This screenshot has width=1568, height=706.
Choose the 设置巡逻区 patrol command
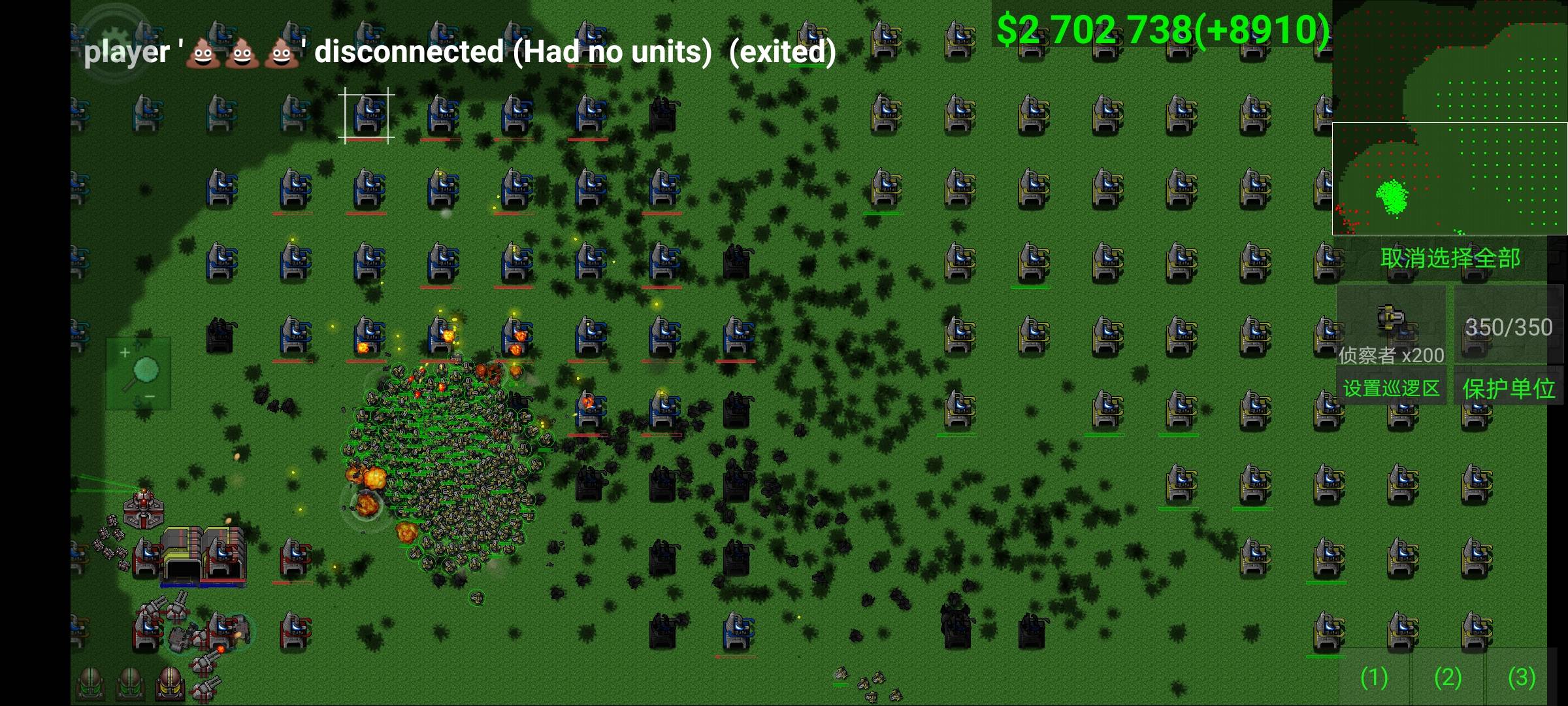click(1391, 389)
